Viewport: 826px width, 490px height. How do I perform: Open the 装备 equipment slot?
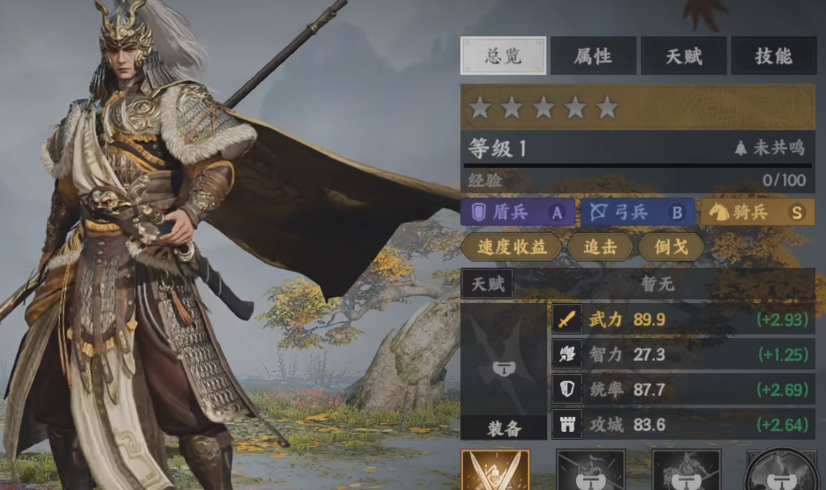pos(503,371)
